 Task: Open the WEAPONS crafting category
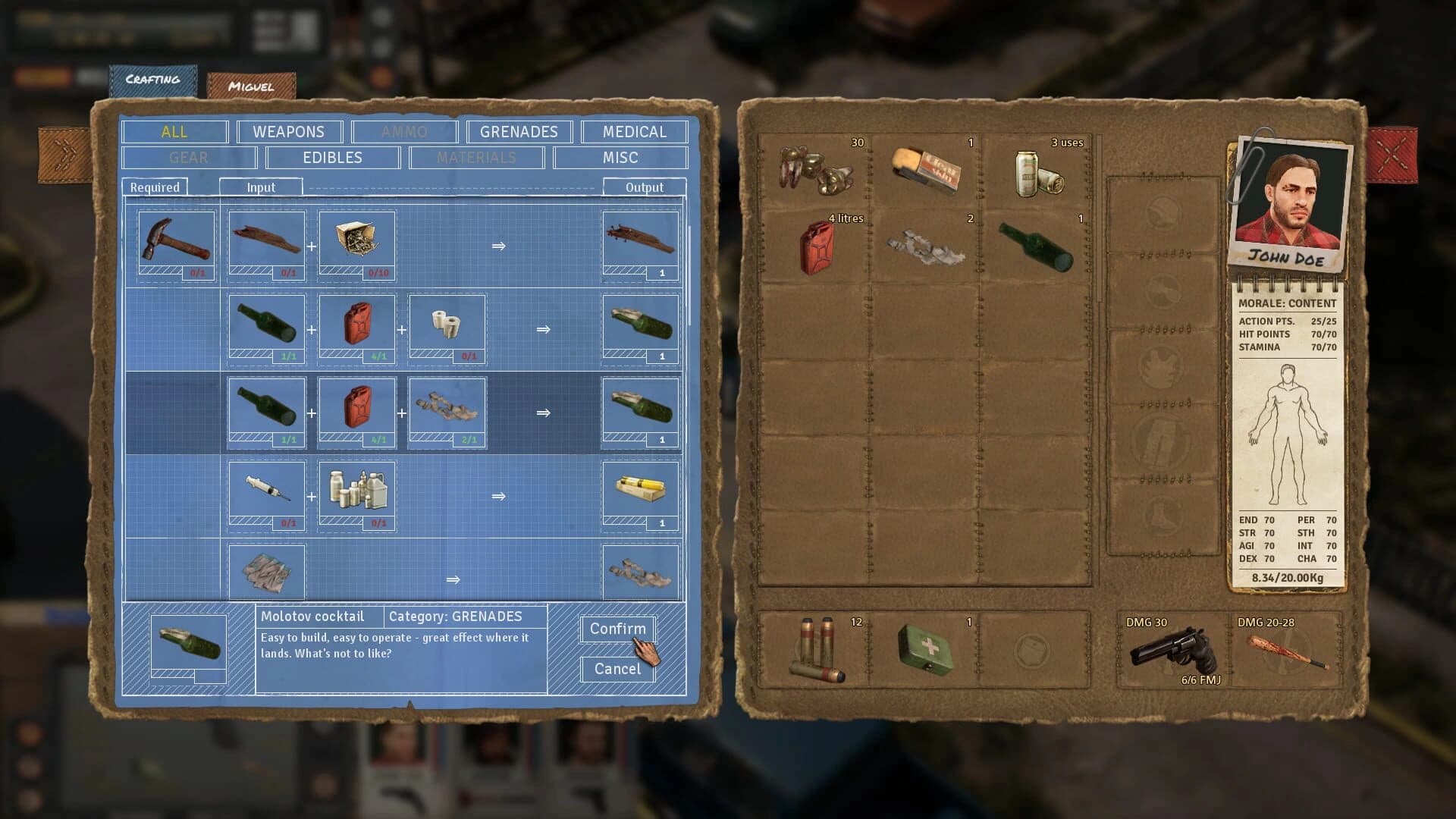(289, 131)
